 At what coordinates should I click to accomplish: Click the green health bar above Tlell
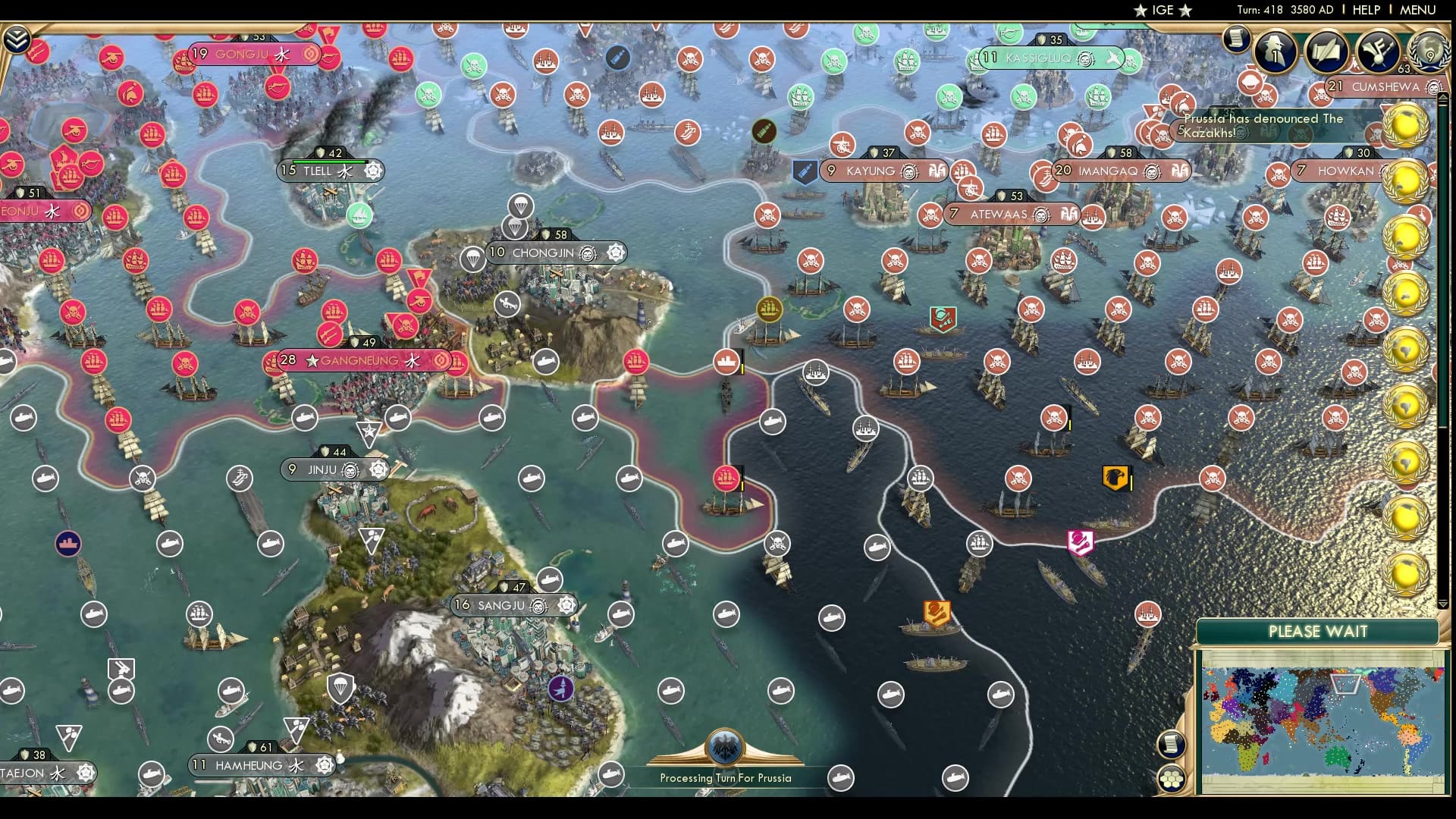(329, 162)
